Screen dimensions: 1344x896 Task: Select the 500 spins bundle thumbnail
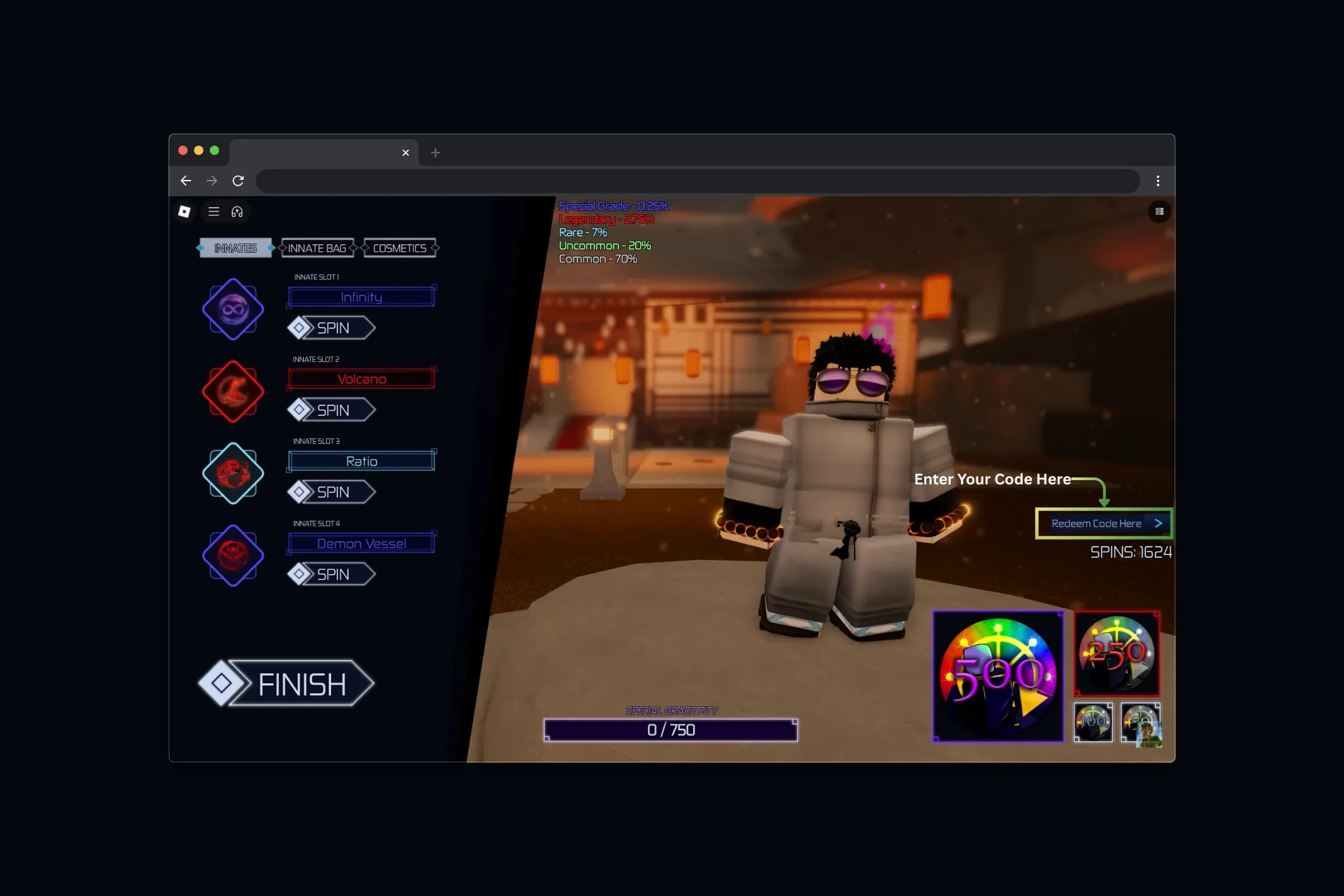point(997,675)
